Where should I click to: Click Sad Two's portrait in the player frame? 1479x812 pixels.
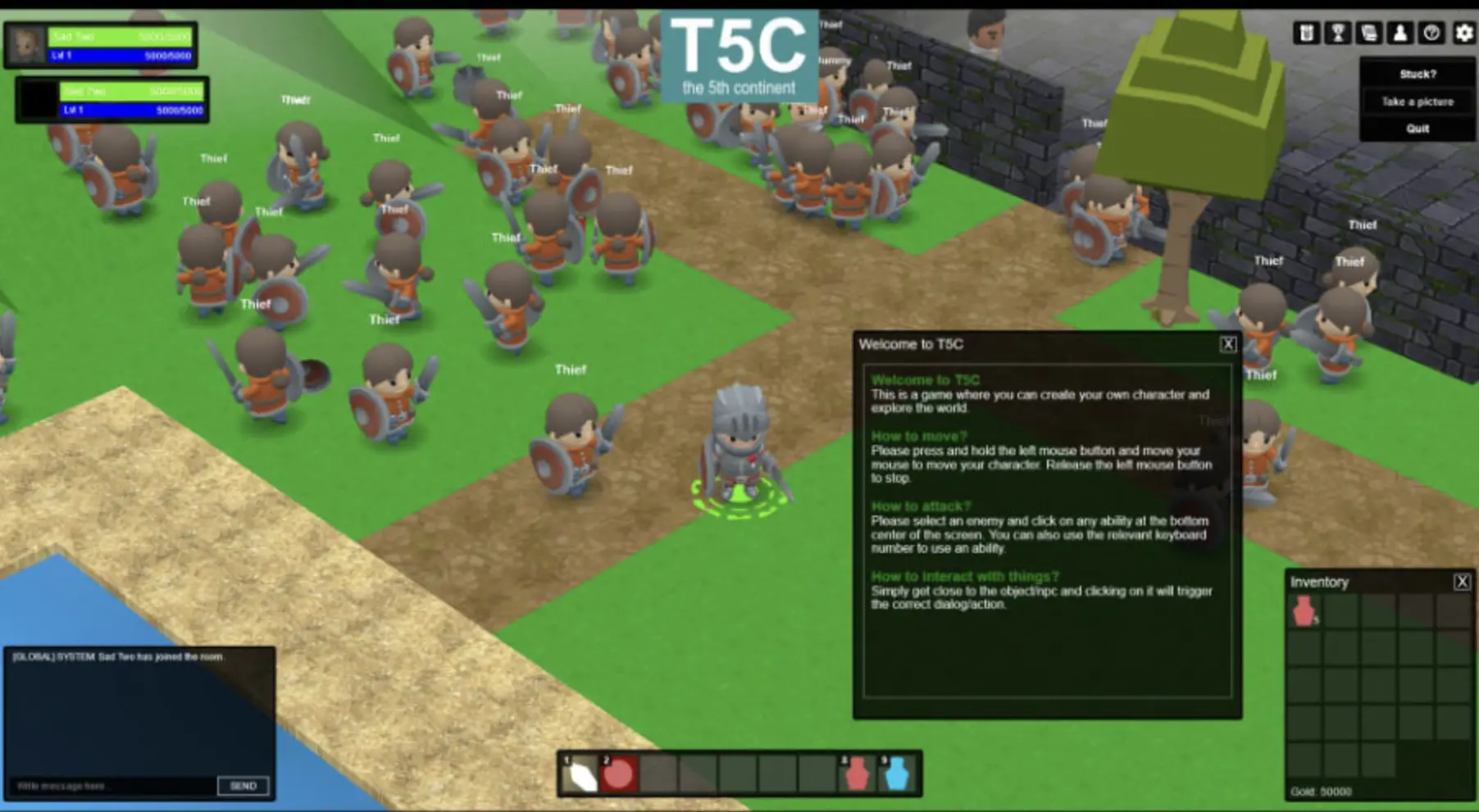(25, 45)
